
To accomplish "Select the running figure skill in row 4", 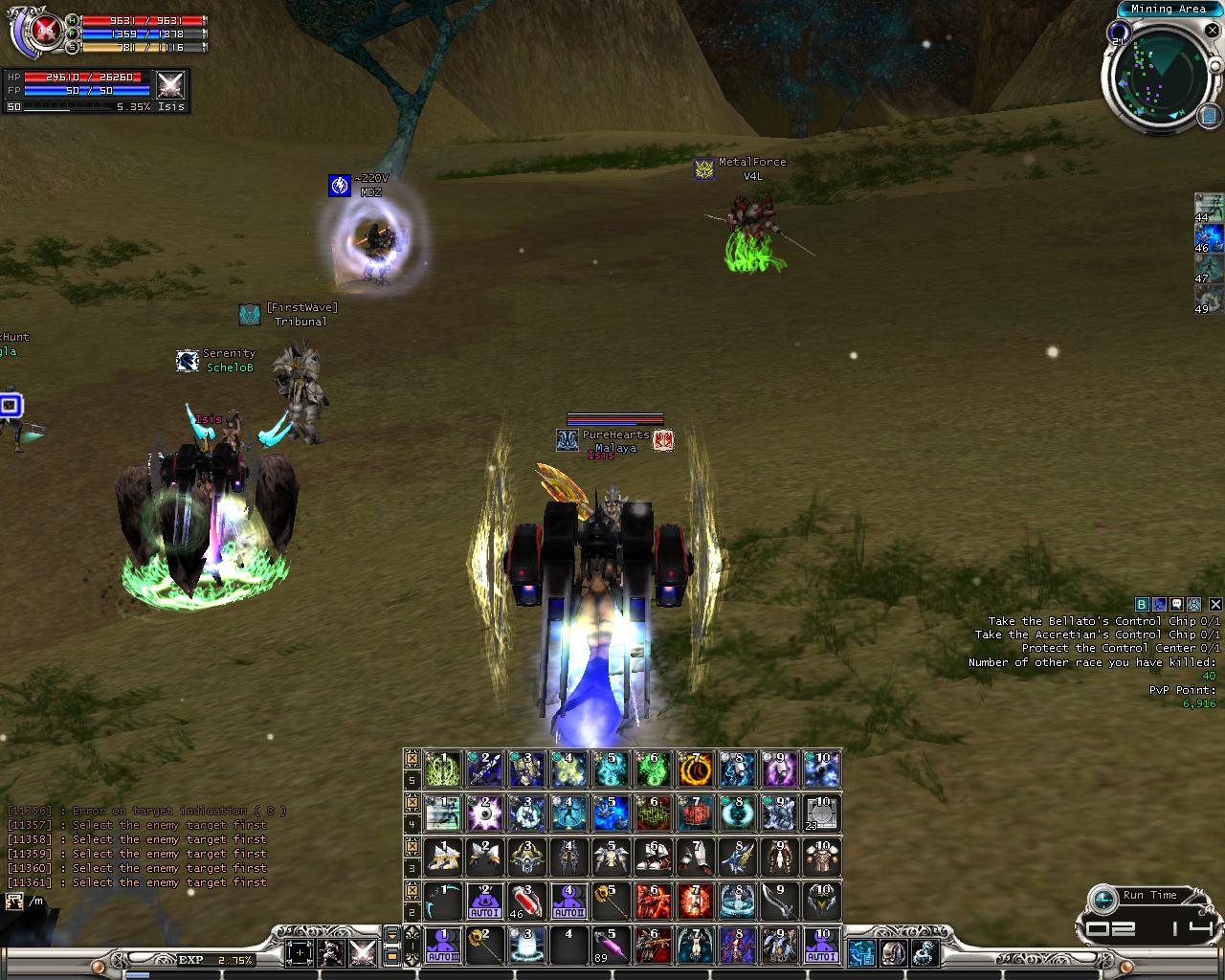I will [443, 813].
